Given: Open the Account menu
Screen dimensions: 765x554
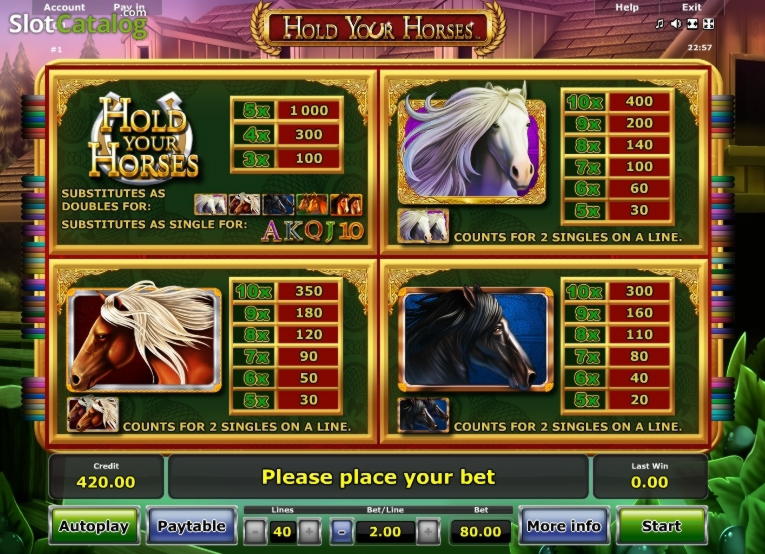Looking at the screenshot, I should 65,7.
